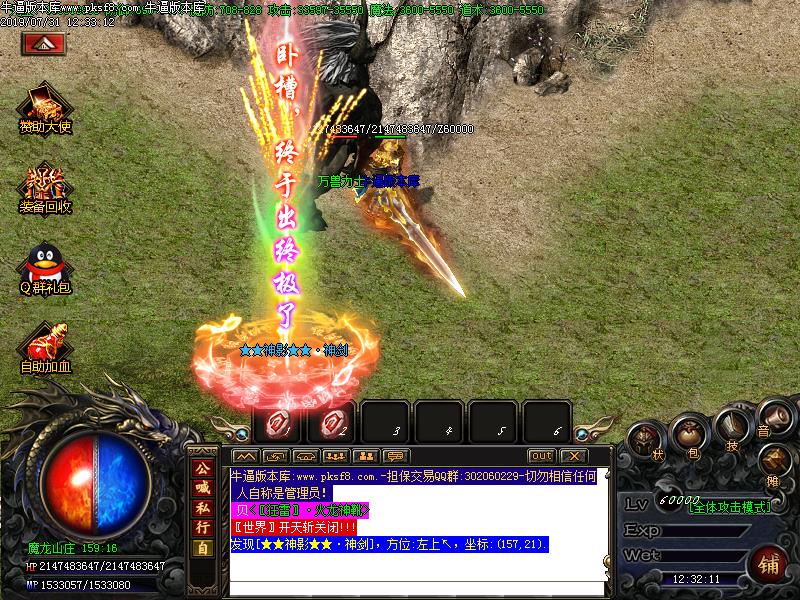Toggle the 自 chat channel button
The image size is (800, 600).
click(203, 548)
